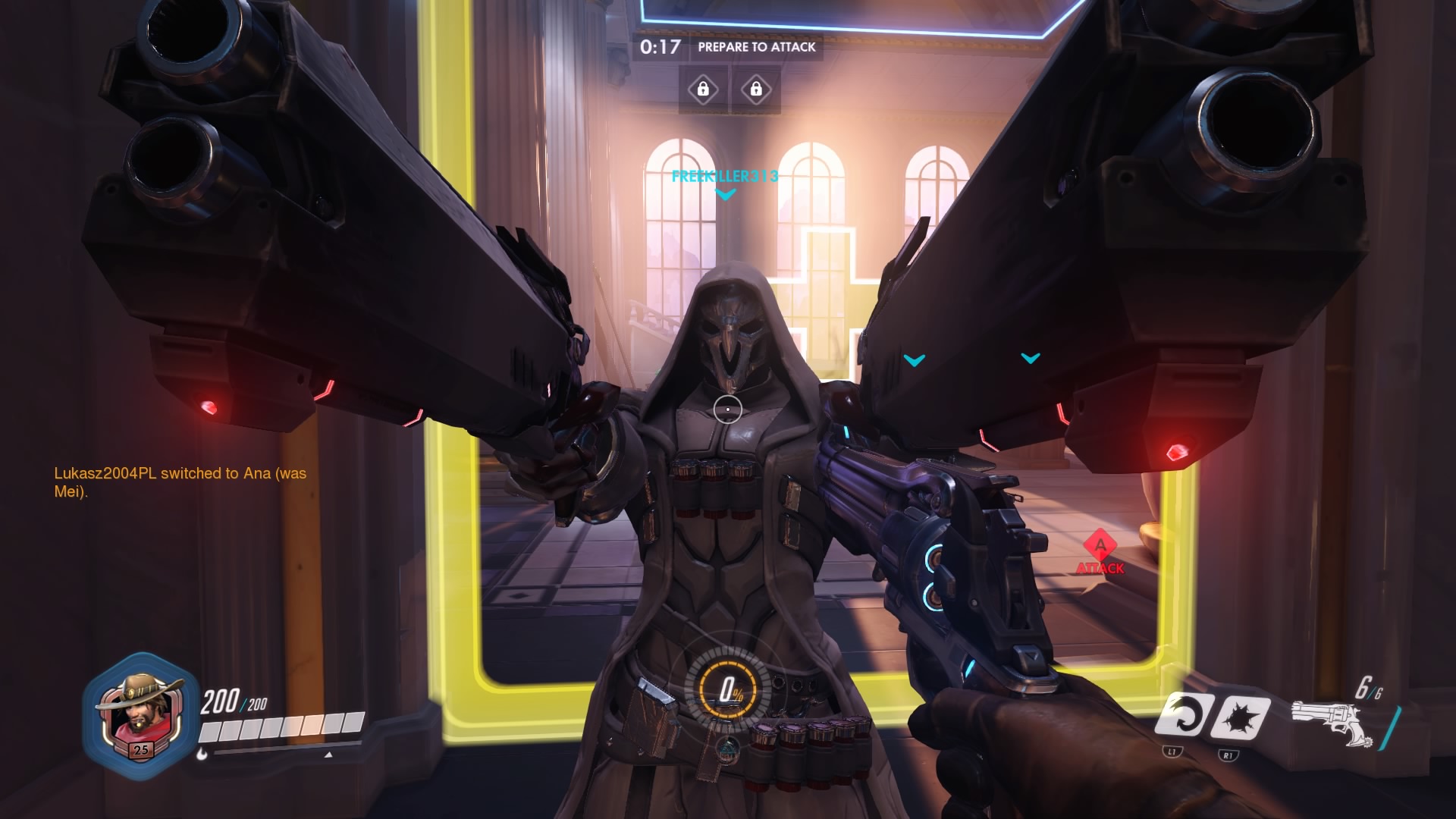Click the Lukasz2004PL hero switch message
This screenshot has width=1456, height=819.
click(180, 482)
